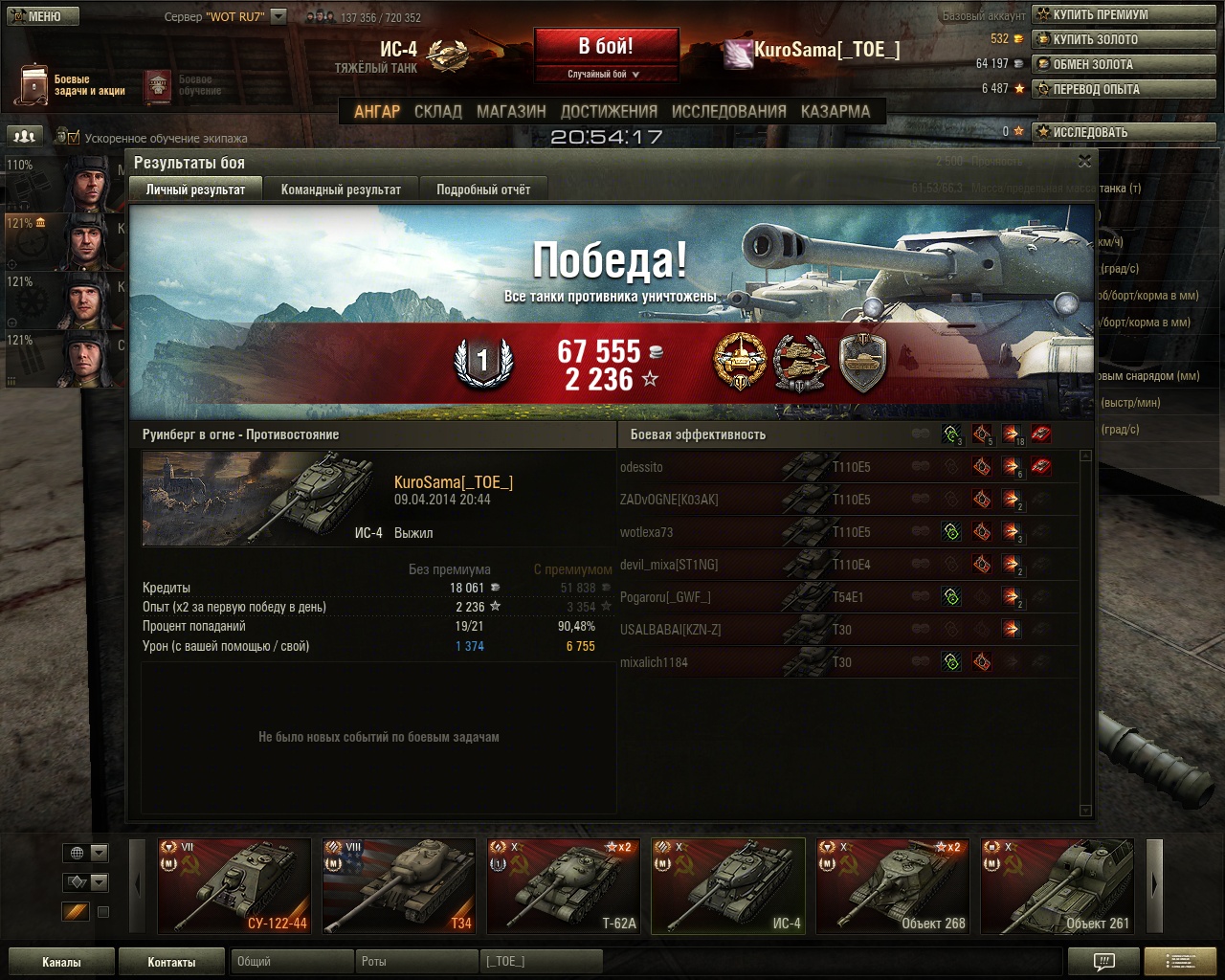Open the Контакты list
The height and width of the screenshot is (980, 1225).
171,962
